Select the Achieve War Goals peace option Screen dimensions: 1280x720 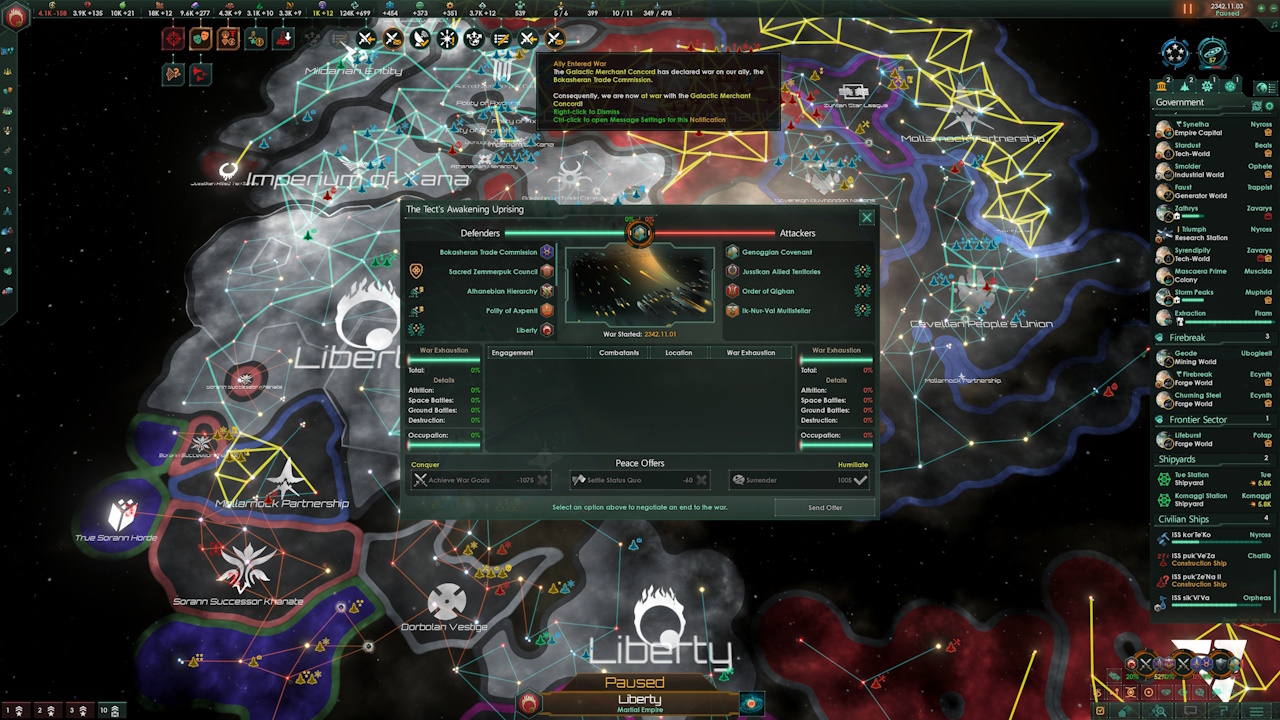click(480, 480)
